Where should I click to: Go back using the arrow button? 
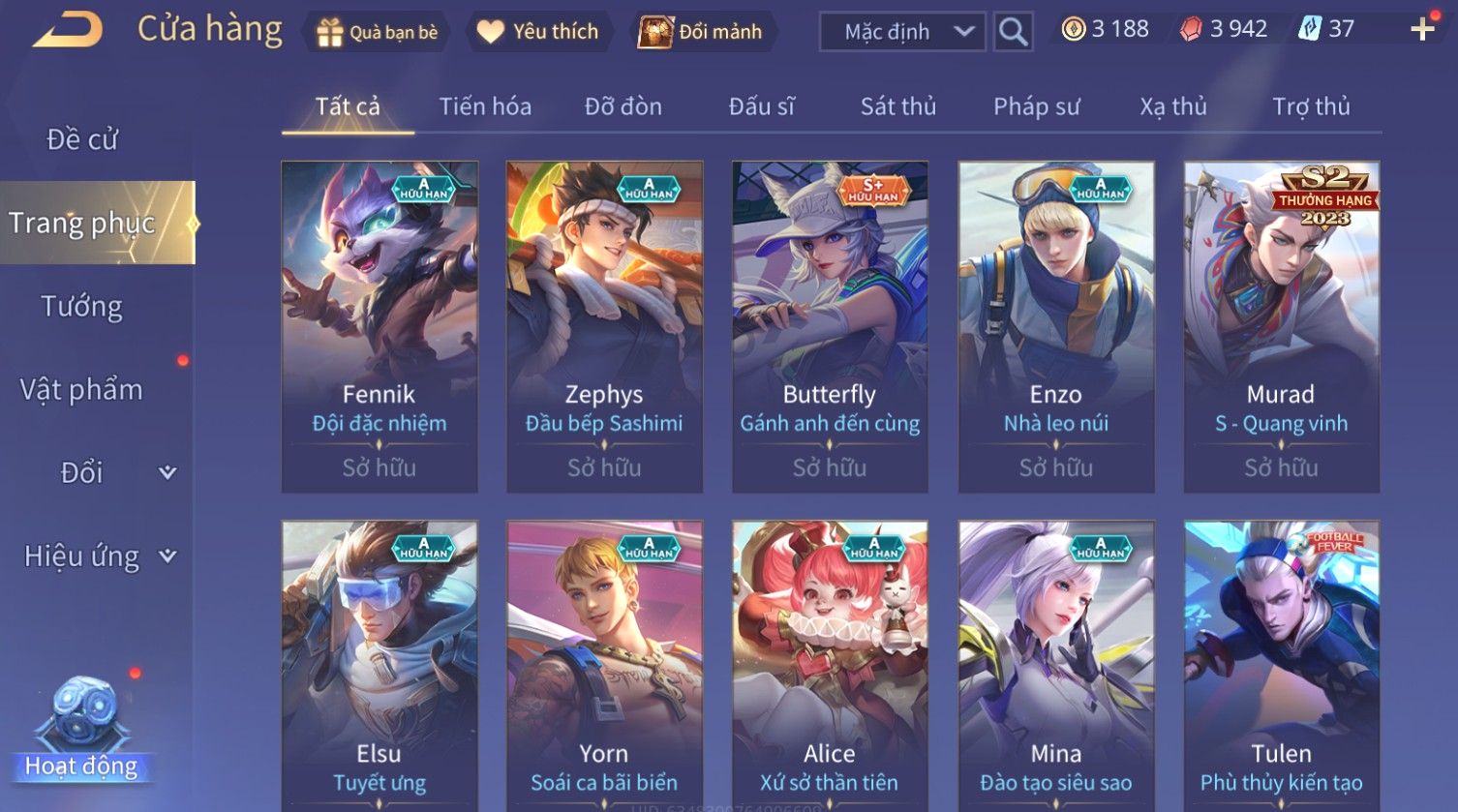[x=68, y=30]
